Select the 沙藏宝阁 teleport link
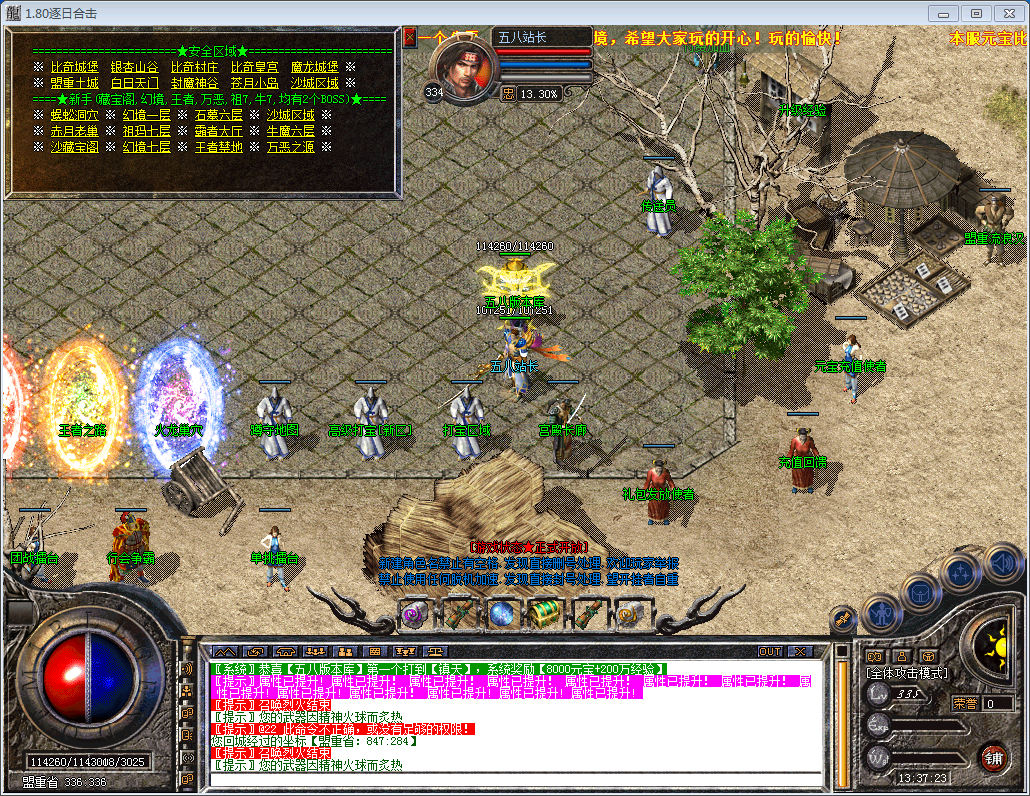 pyautogui.click(x=75, y=147)
